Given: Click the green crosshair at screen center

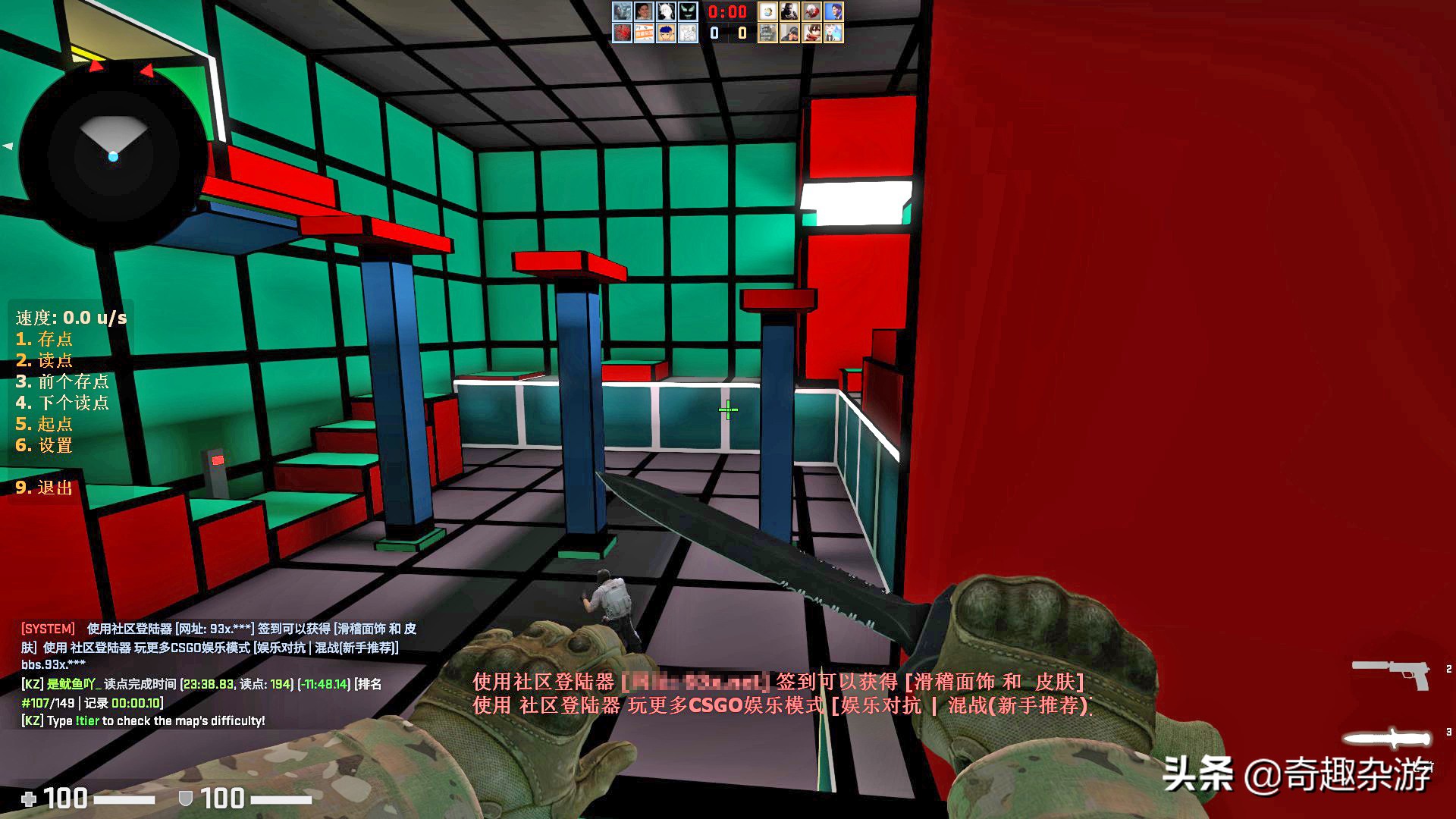Looking at the screenshot, I should [x=728, y=409].
